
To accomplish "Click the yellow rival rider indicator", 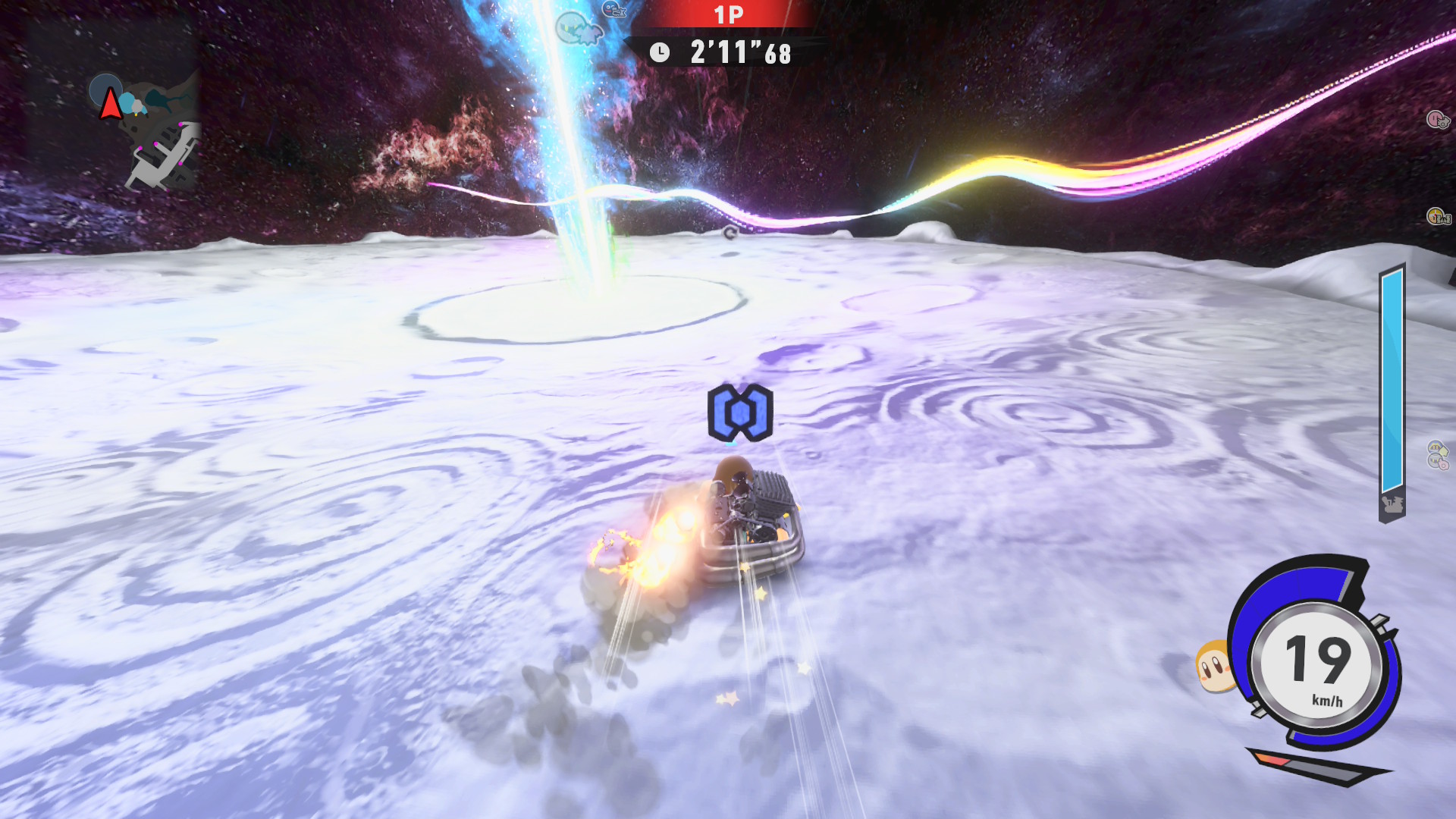I will [1437, 217].
